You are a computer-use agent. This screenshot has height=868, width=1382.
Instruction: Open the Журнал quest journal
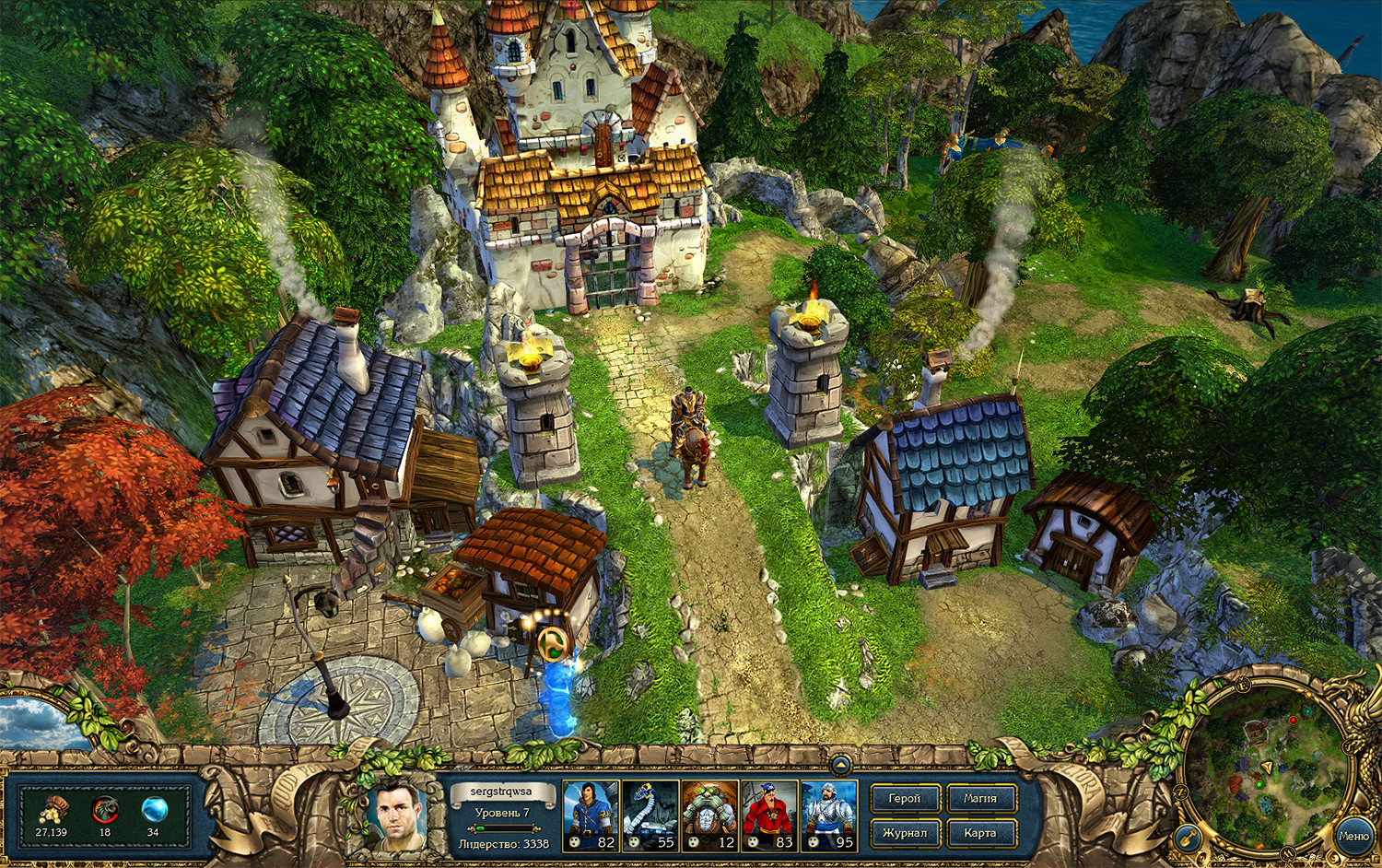tap(904, 833)
